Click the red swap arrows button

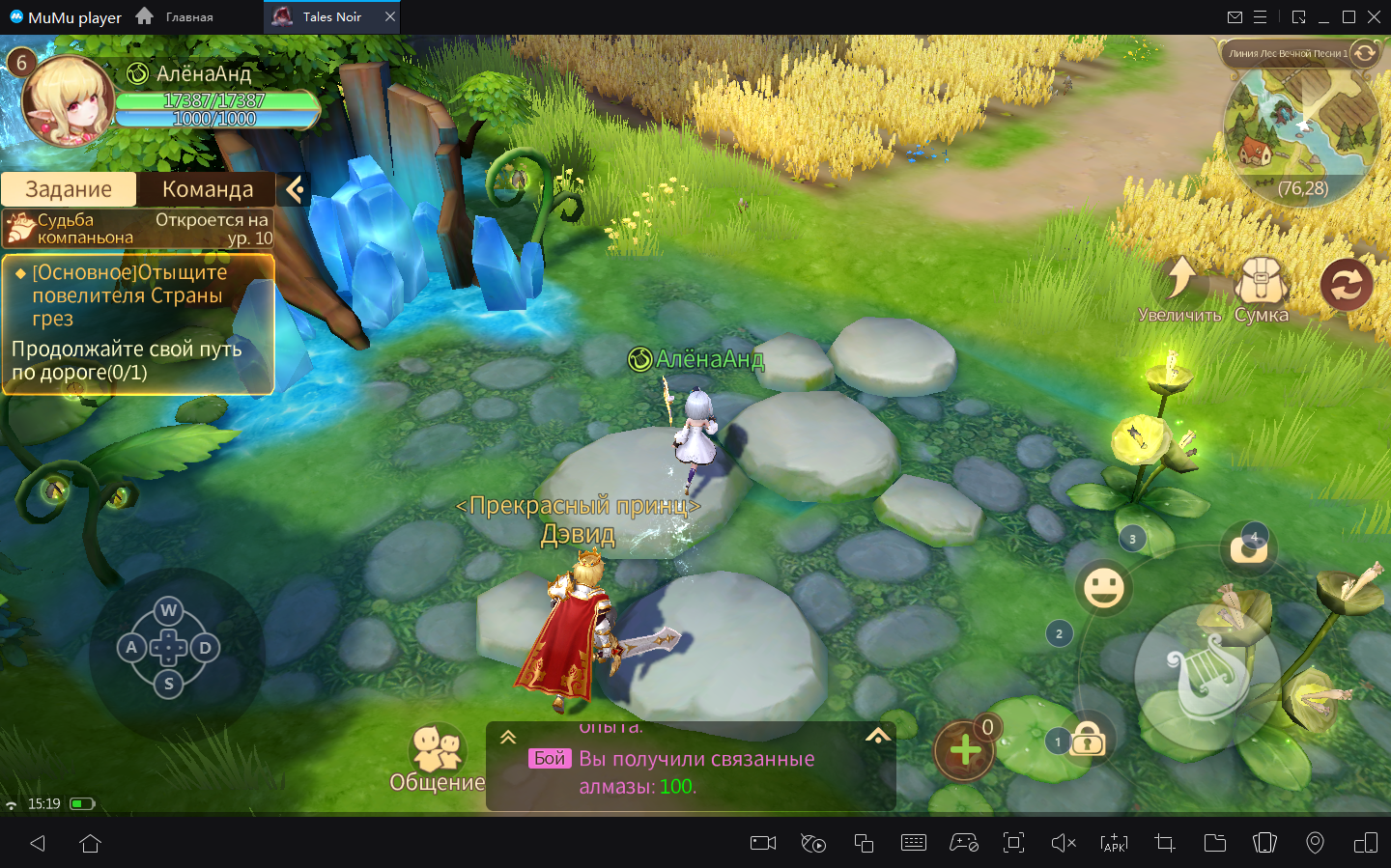[1347, 285]
